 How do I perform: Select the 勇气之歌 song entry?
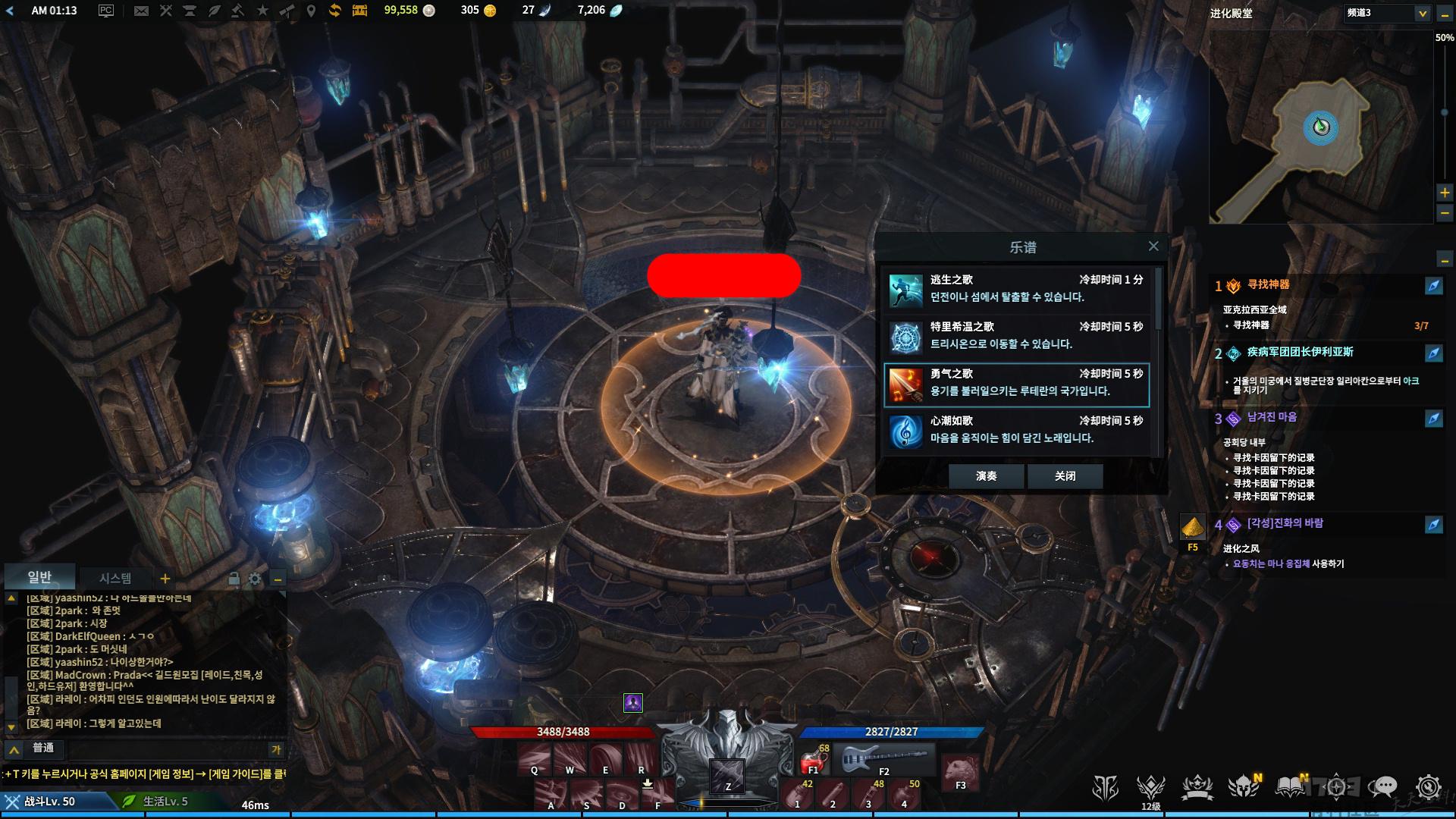1016,383
